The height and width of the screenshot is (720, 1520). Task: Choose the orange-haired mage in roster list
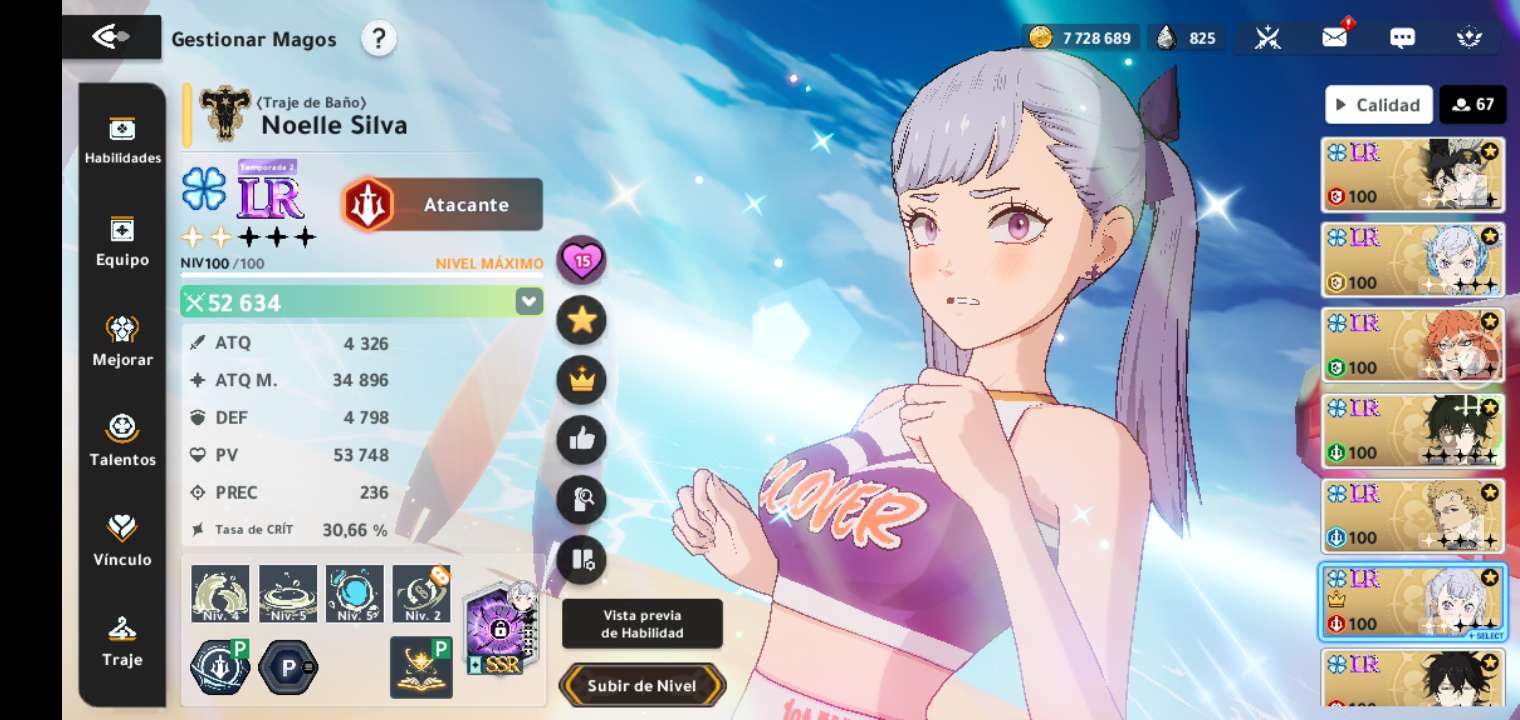tap(1412, 345)
